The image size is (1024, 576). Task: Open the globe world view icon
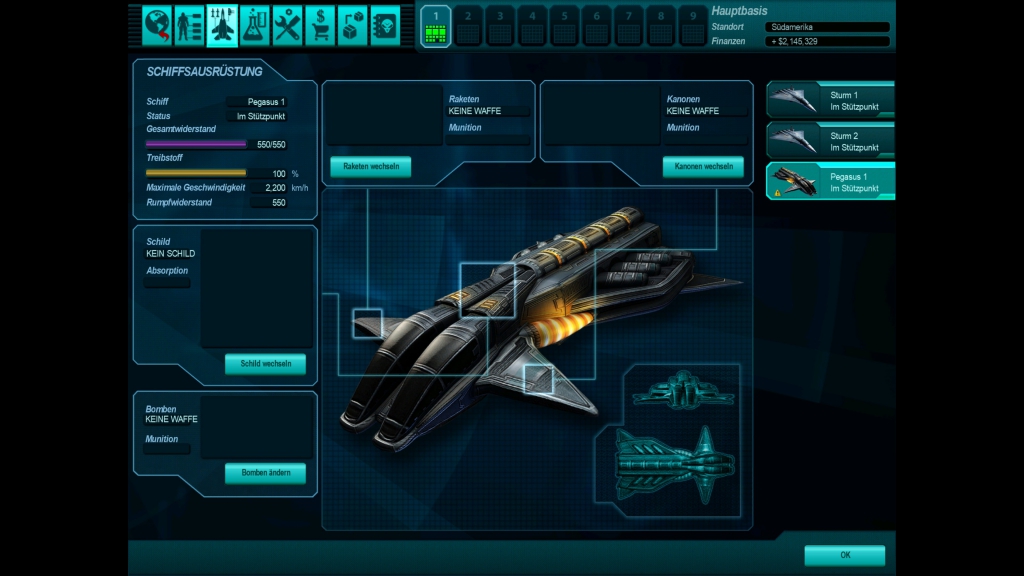pyautogui.click(x=157, y=24)
